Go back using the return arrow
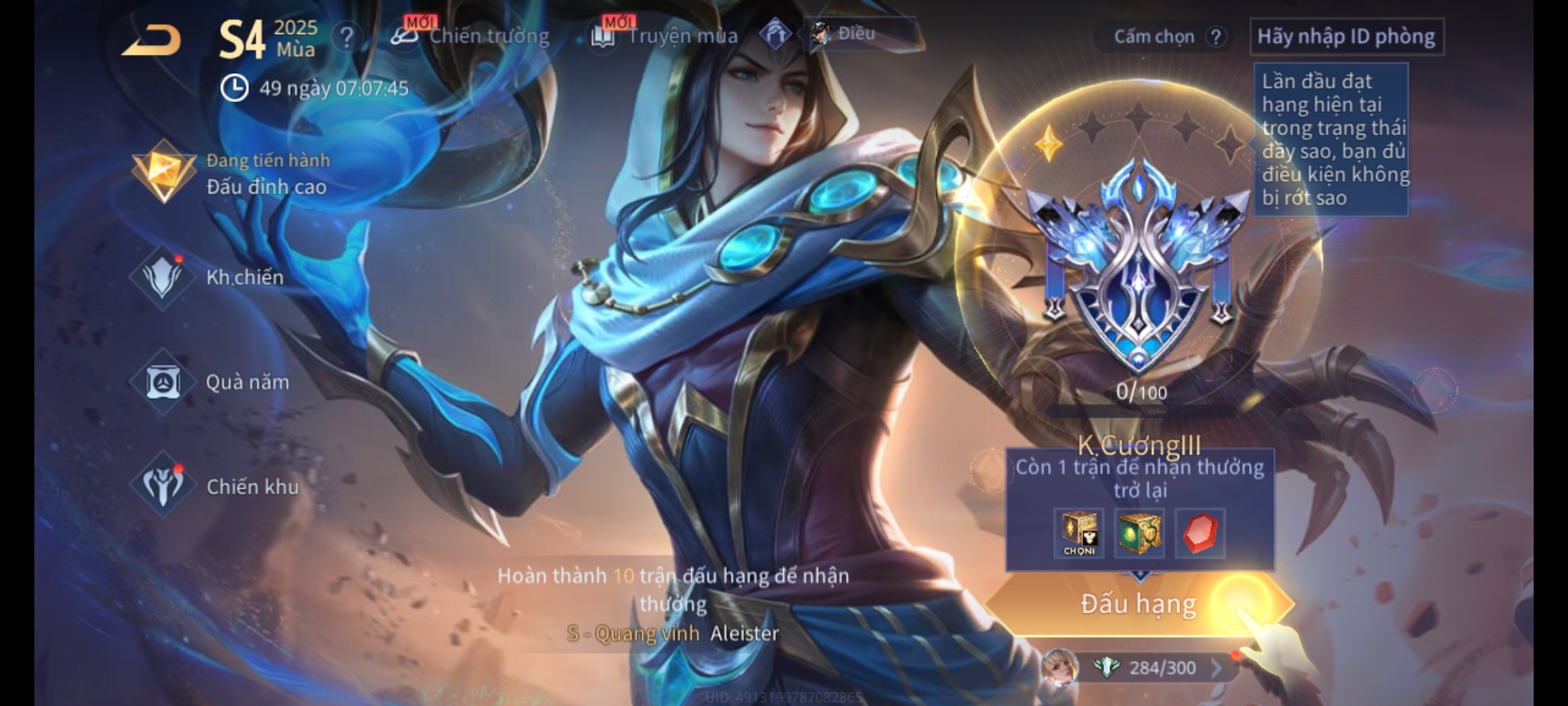 [x=152, y=41]
